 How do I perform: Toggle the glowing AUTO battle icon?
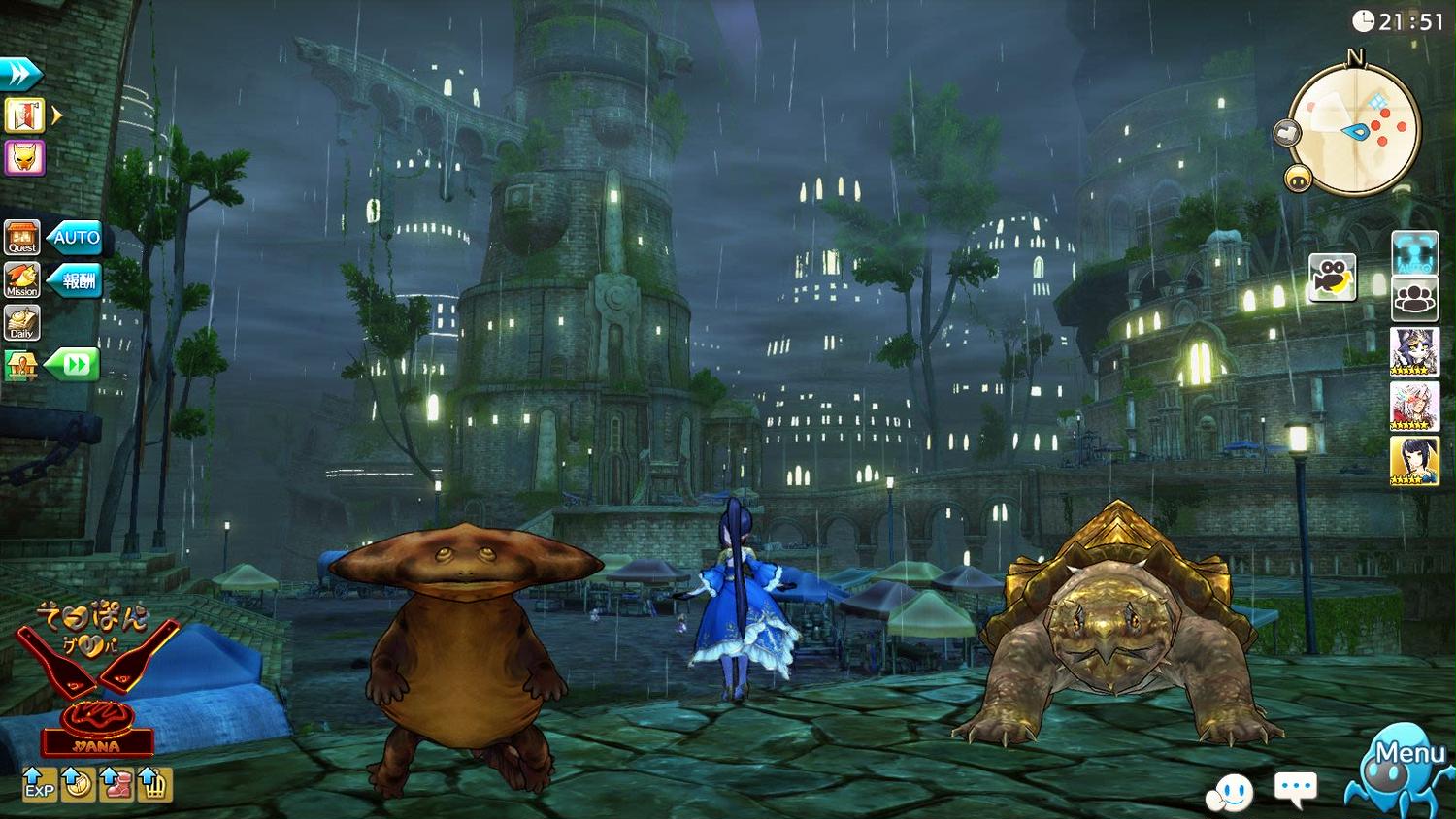1414,253
